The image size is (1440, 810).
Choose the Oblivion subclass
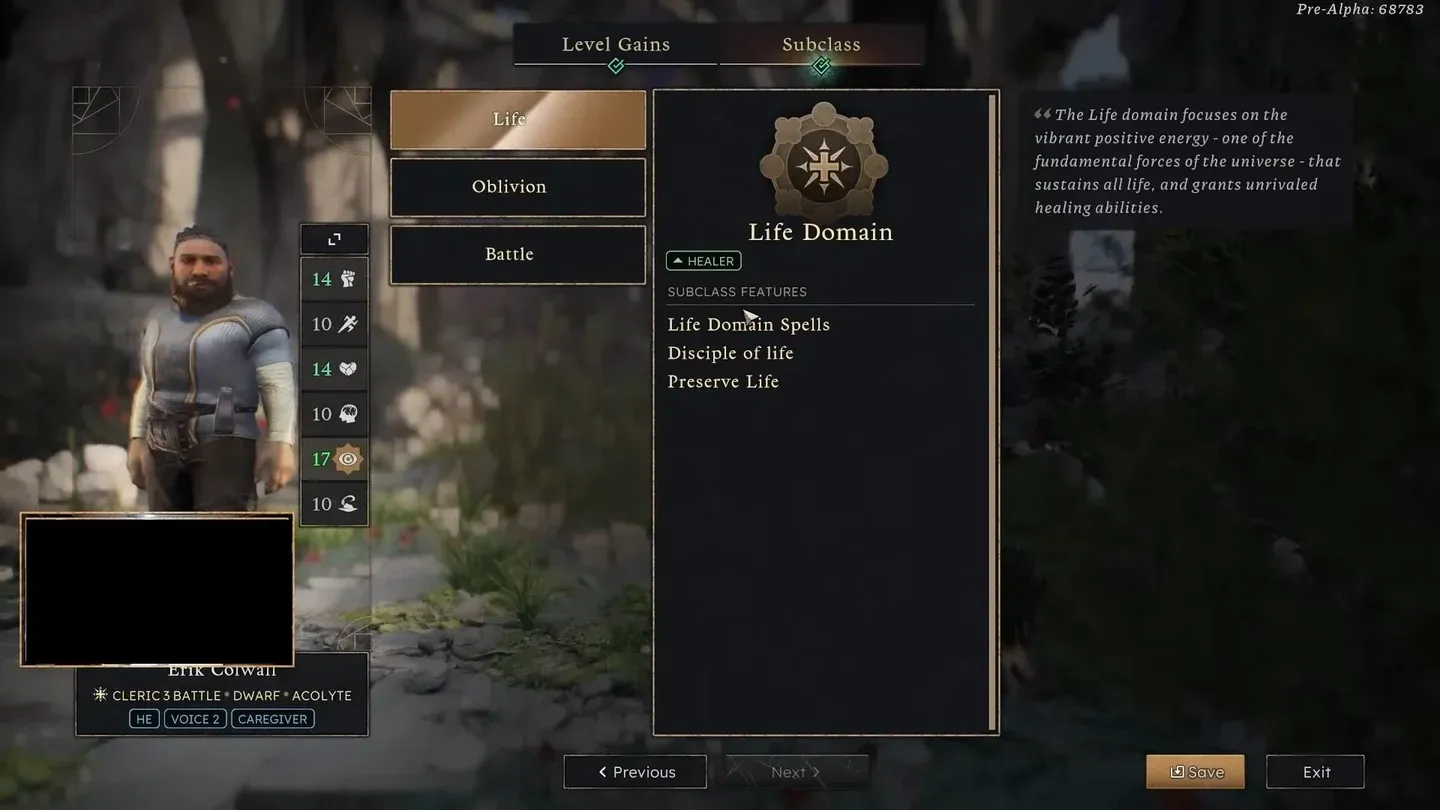click(518, 187)
